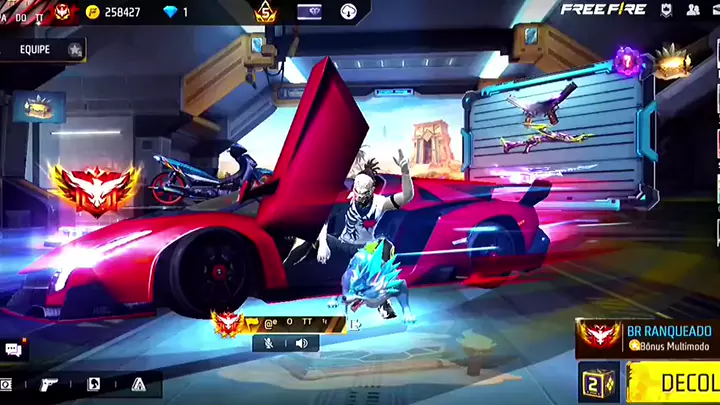Screen dimensions: 720x405
Task: Open the diamond currency shop
Action: point(173,12)
